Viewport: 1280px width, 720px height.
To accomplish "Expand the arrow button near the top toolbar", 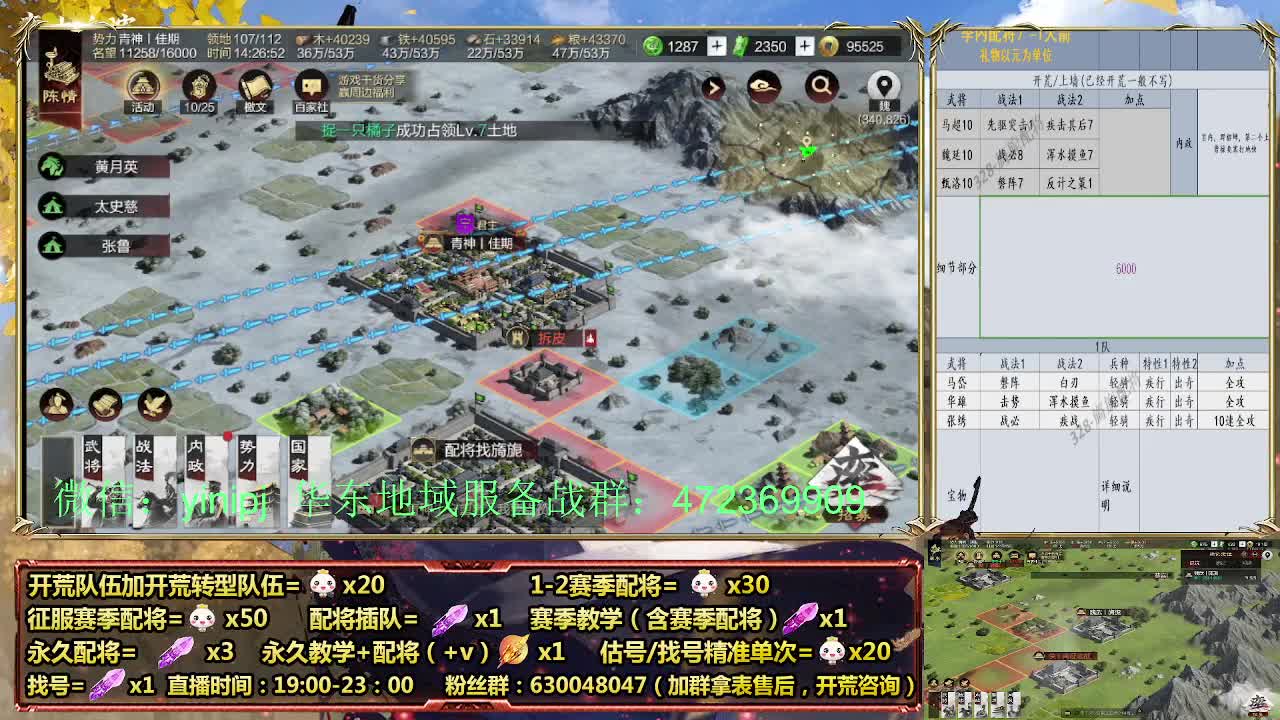I will point(713,87).
